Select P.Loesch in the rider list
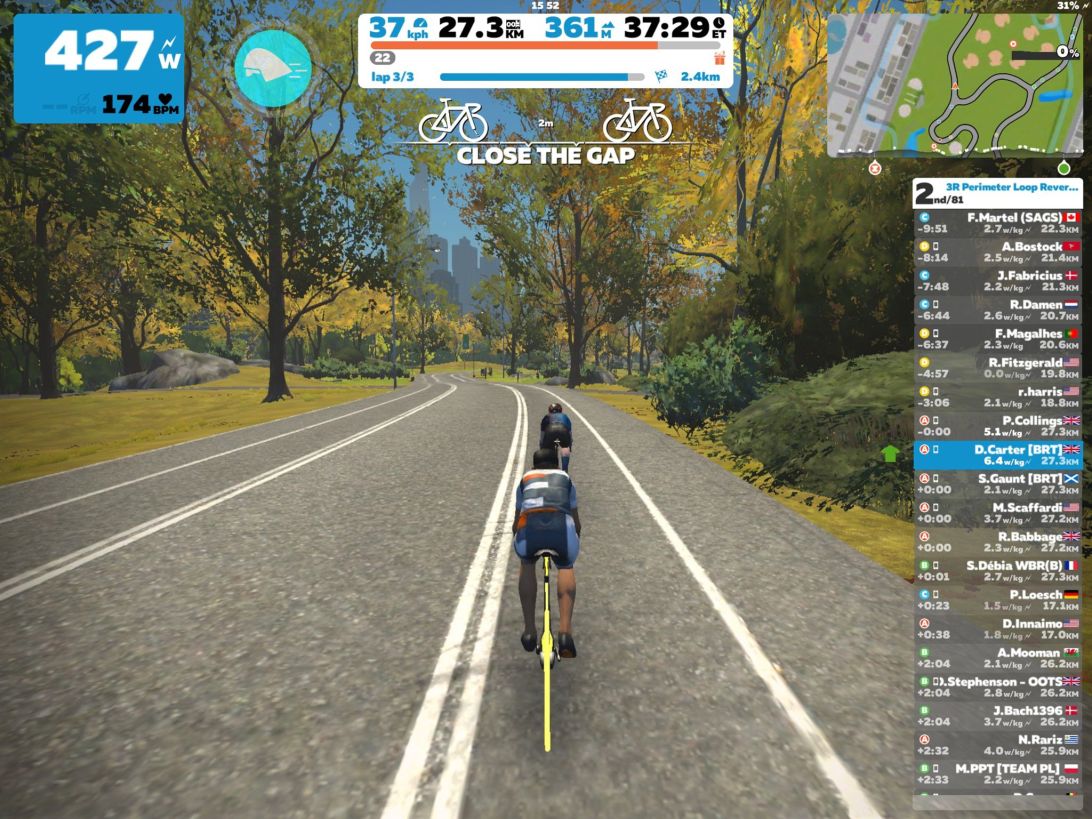This screenshot has width=1092, height=819. pos(997,600)
